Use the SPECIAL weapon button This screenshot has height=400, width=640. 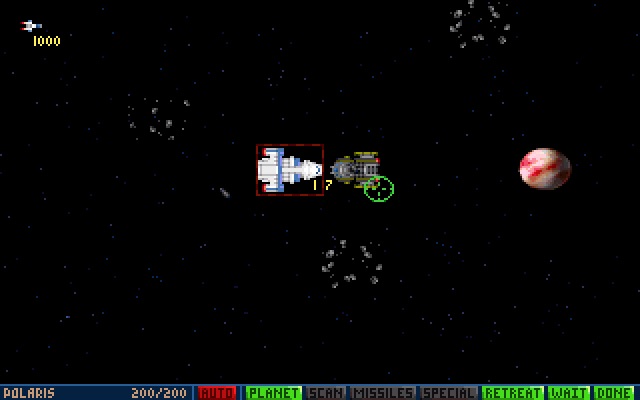(x=449, y=393)
